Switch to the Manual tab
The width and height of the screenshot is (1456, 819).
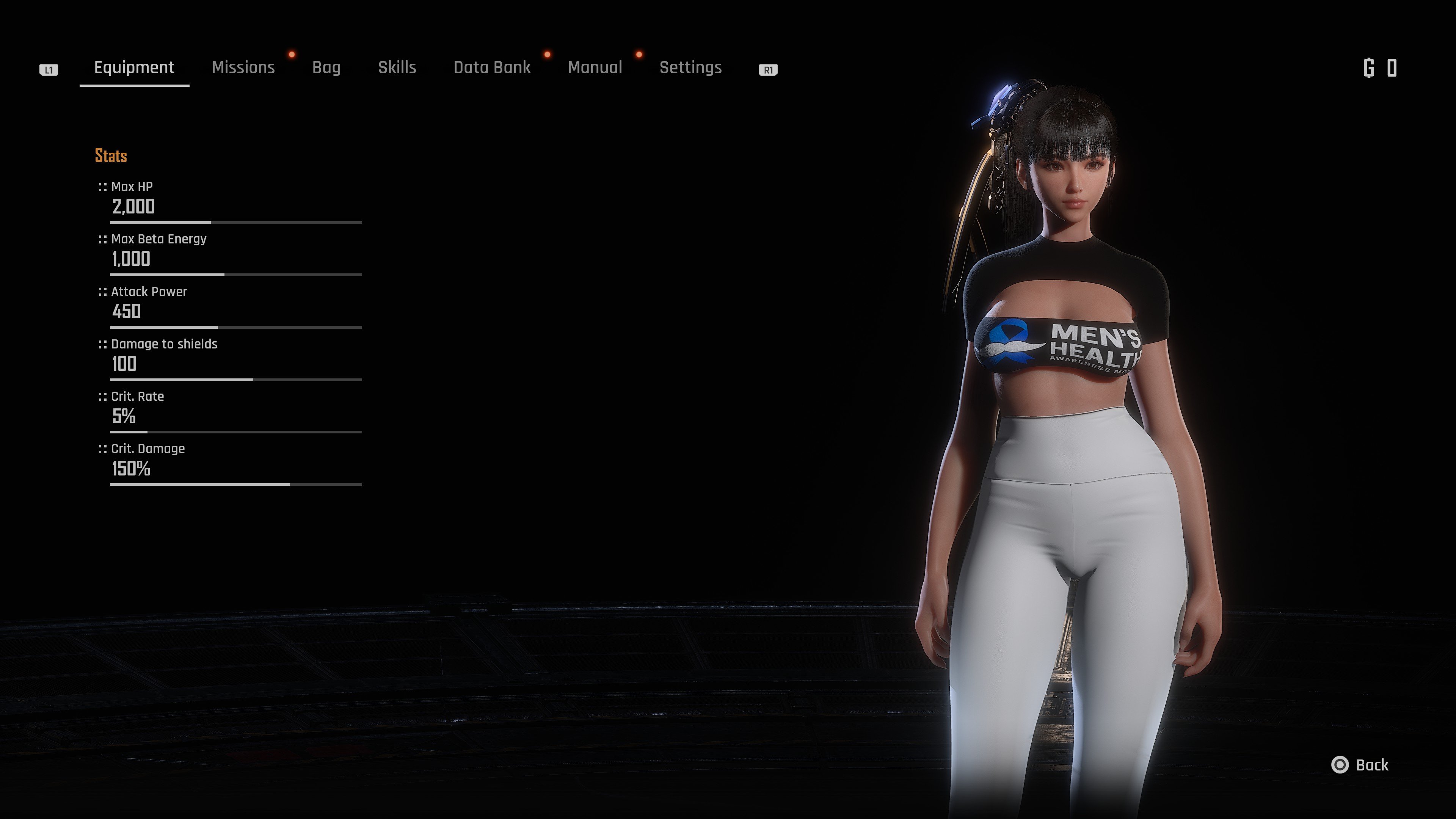point(595,68)
